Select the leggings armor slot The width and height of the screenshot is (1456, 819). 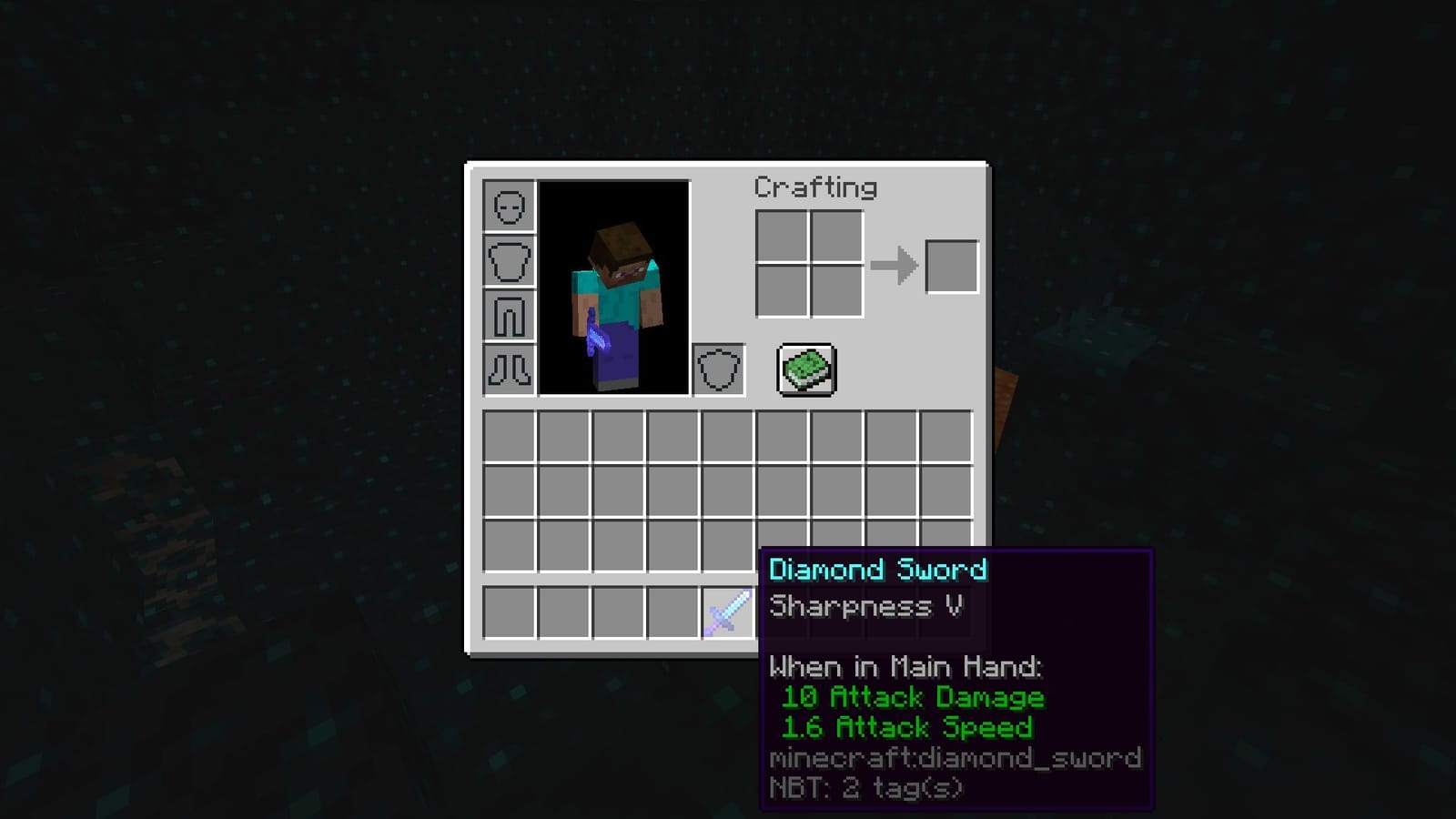click(509, 316)
